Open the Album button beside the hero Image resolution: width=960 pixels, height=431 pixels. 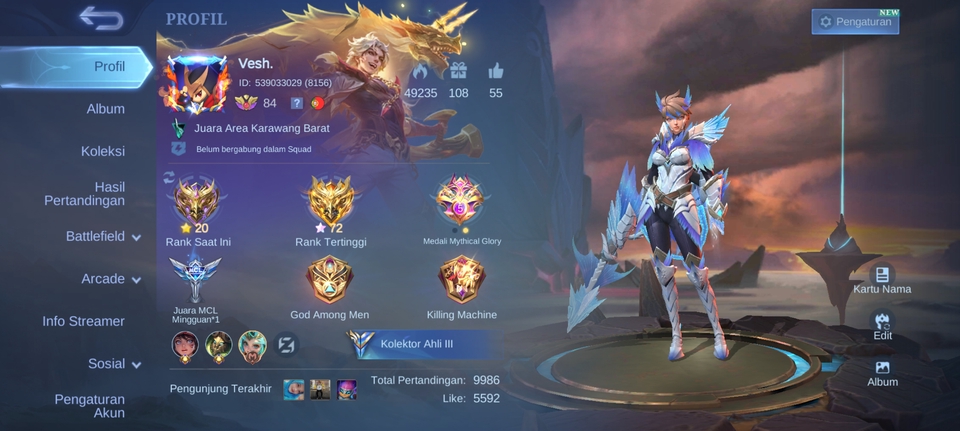882,373
